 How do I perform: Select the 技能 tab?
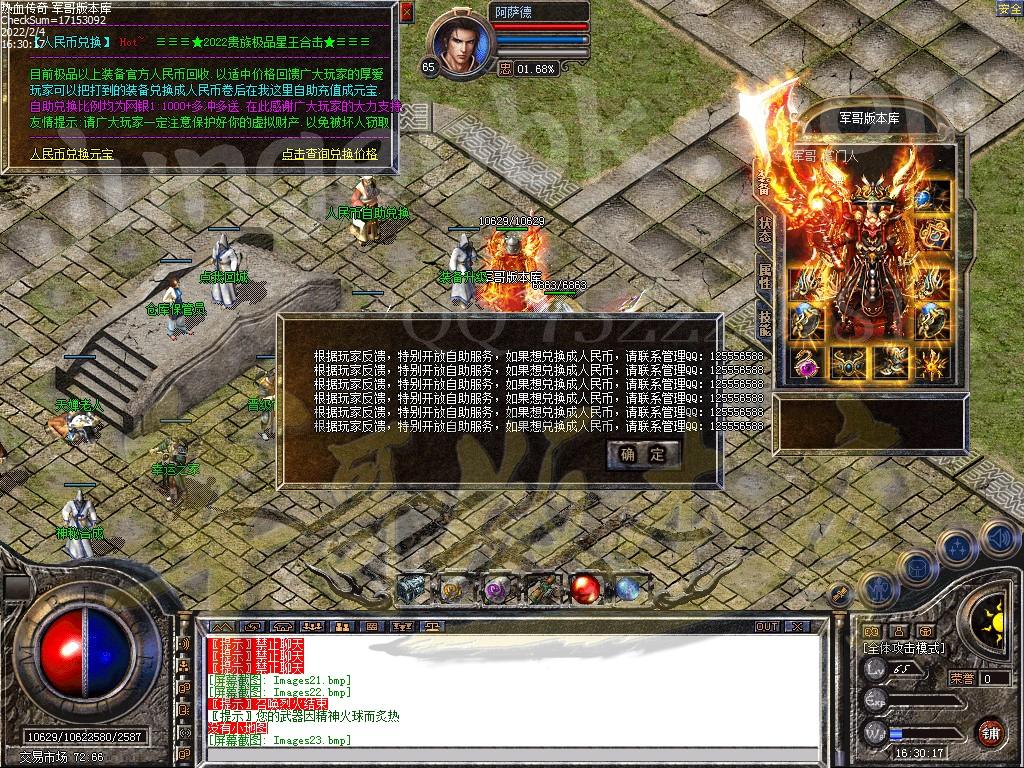(765, 324)
